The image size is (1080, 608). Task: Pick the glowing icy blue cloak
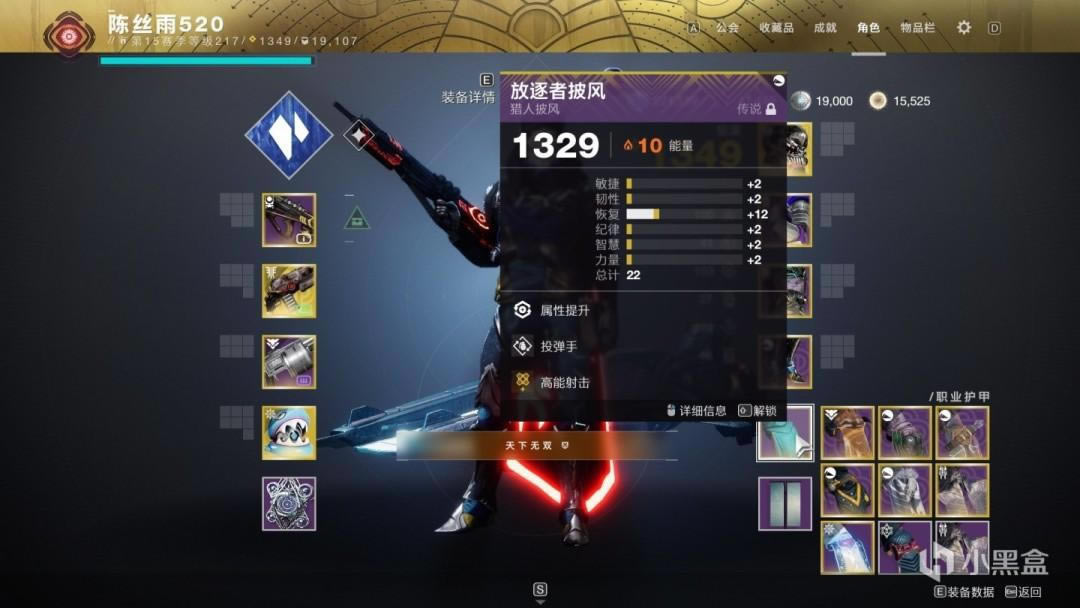click(848, 547)
